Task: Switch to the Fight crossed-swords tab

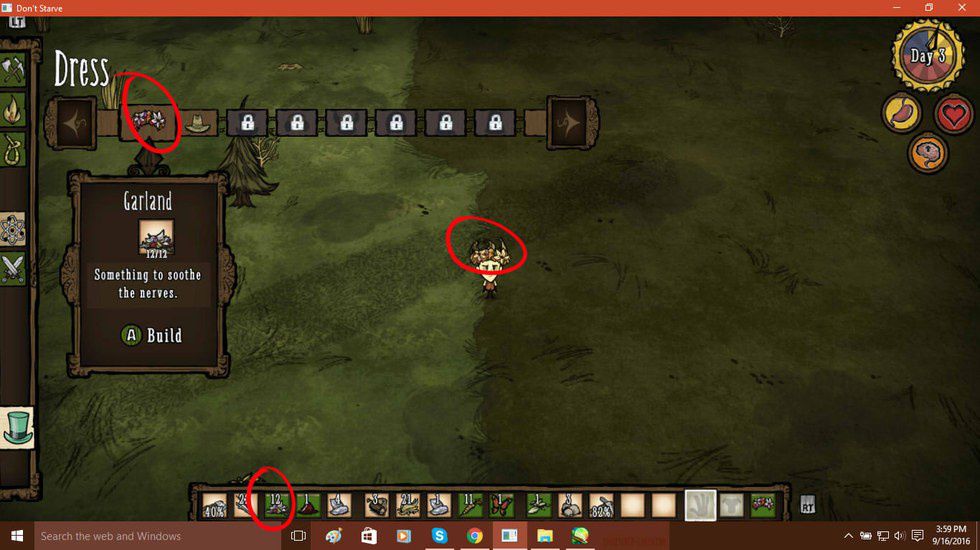Action: tap(13, 267)
